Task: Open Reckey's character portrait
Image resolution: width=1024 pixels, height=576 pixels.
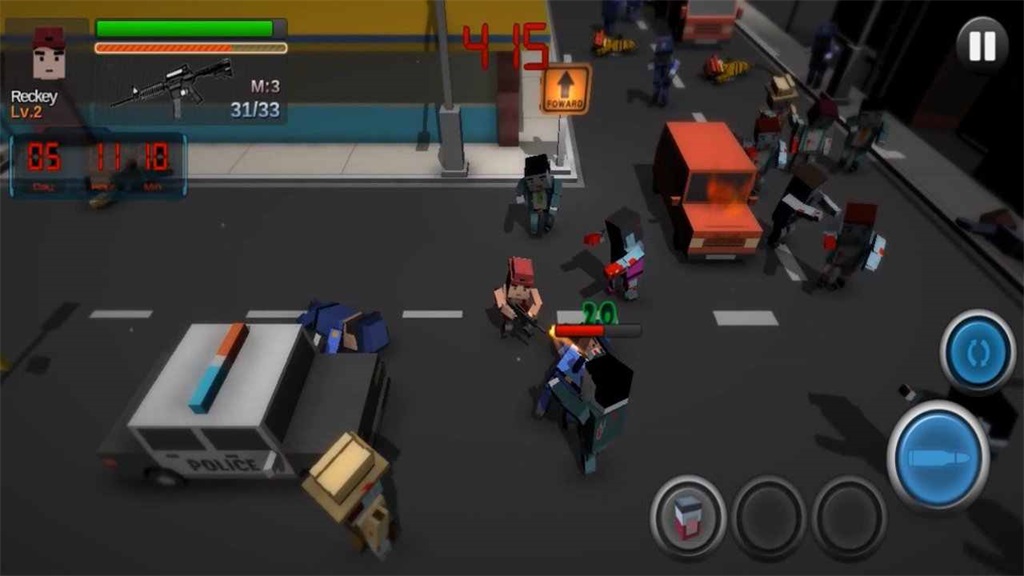Action: [x=48, y=56]
